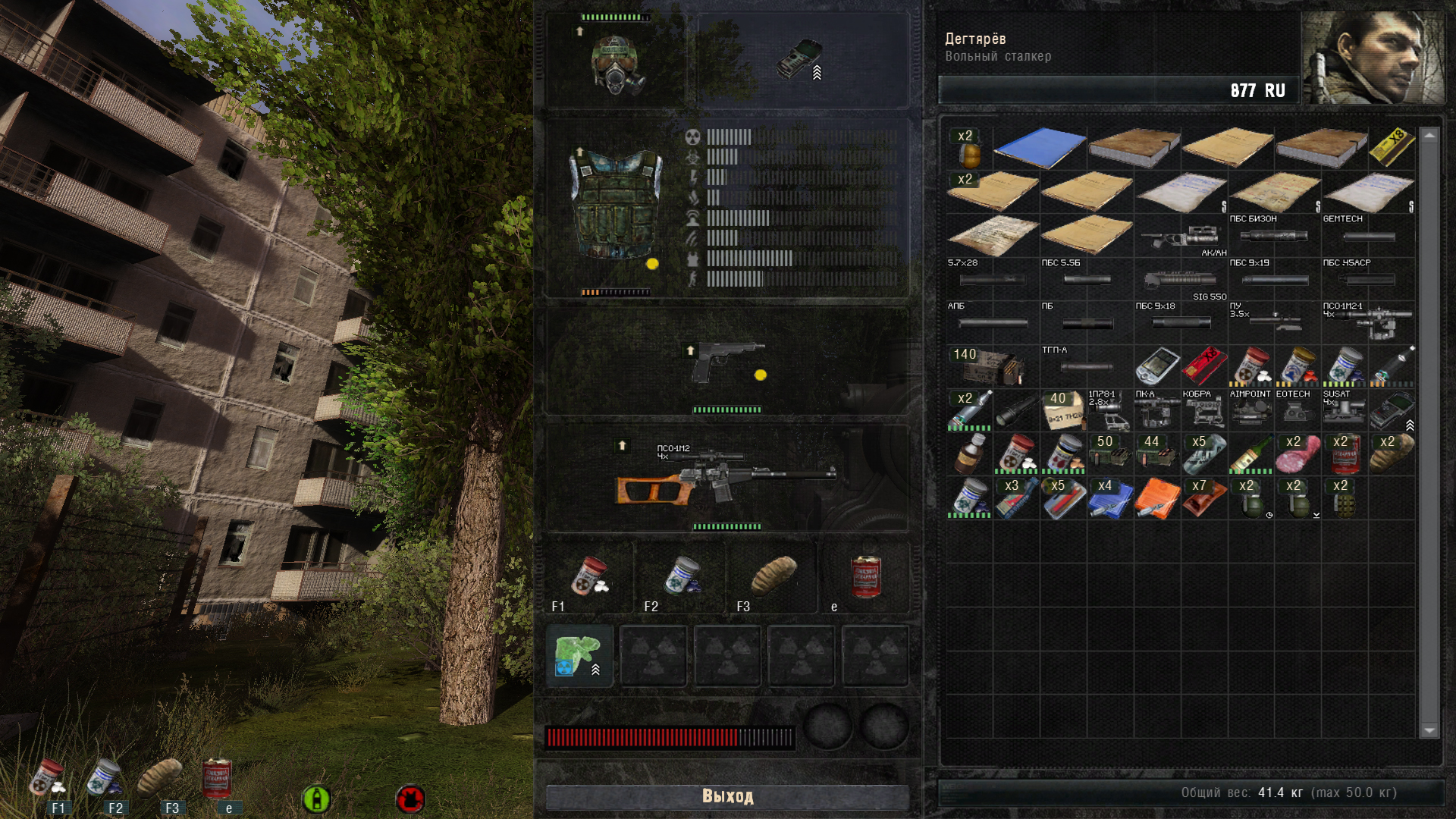
Task: Pick the blue folder document in inventory
Action: point(1040,147)
